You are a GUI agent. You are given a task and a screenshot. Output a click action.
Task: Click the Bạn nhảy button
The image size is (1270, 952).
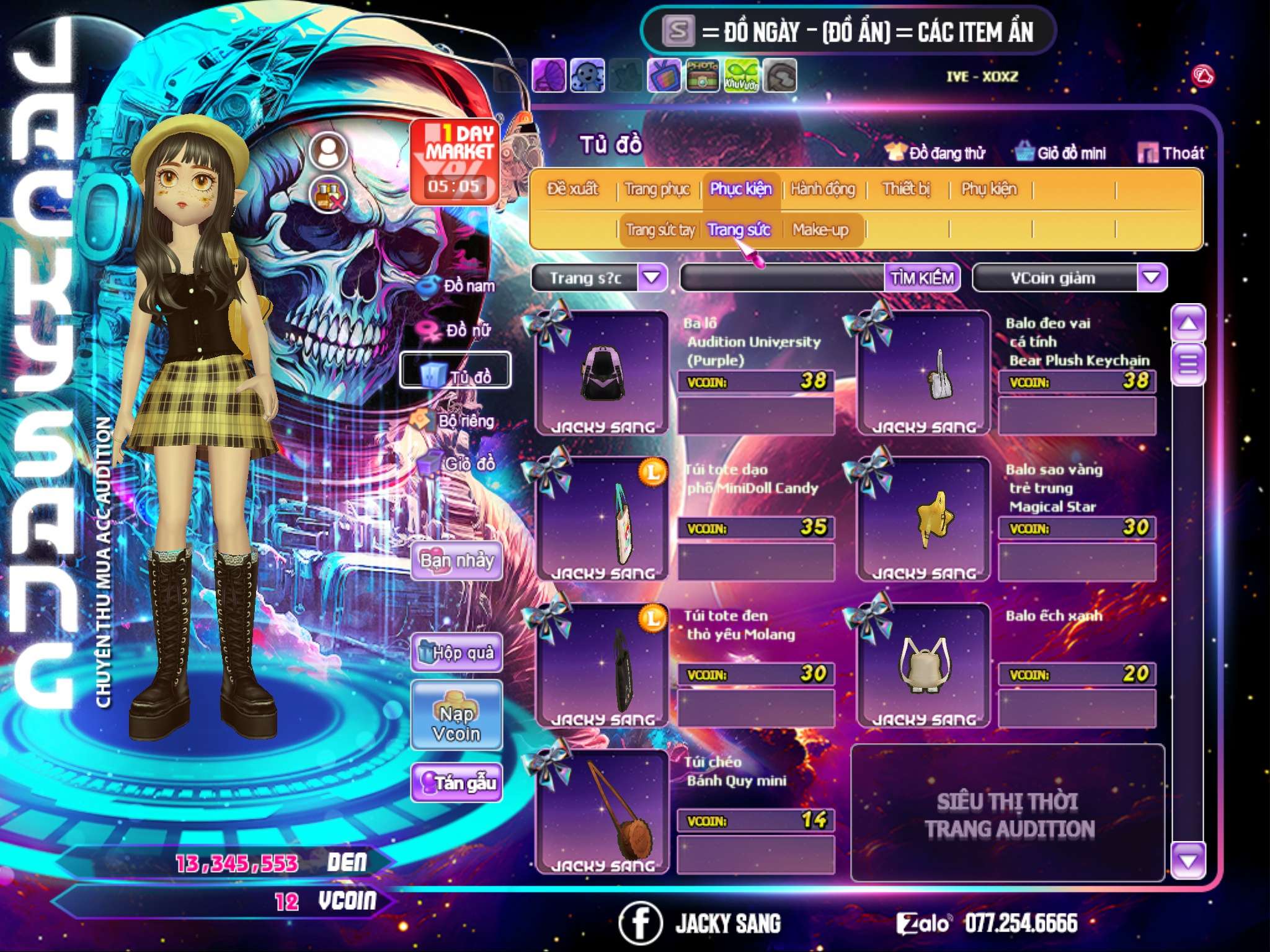pos(456,561)
